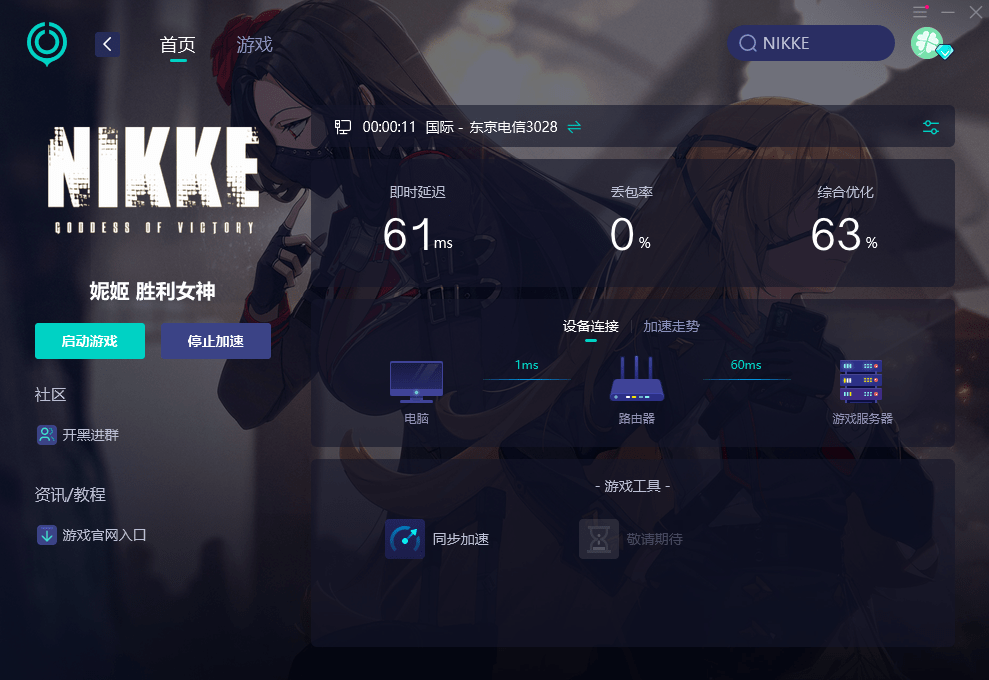Select the 设备连接 device connection tab
Viewport: 989px width, 680px height.
point(590,326)
